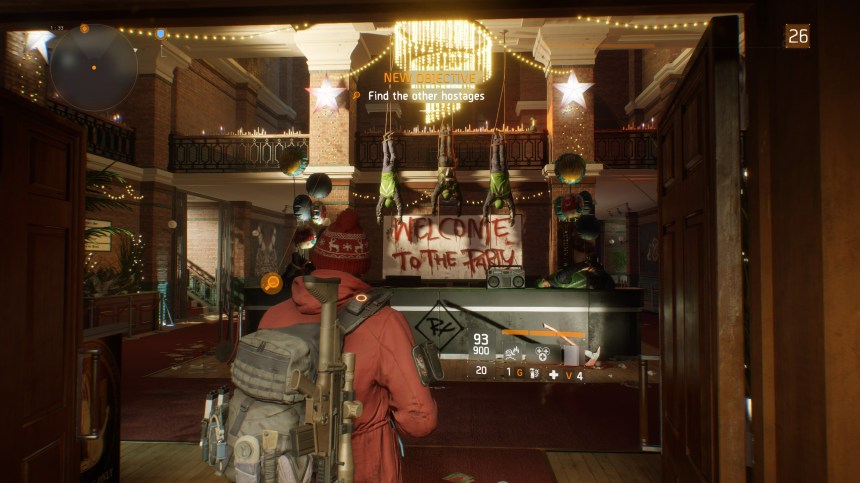860x483 pixels.
Task: Click the circular minimap radar
Action: pos(93,67)
